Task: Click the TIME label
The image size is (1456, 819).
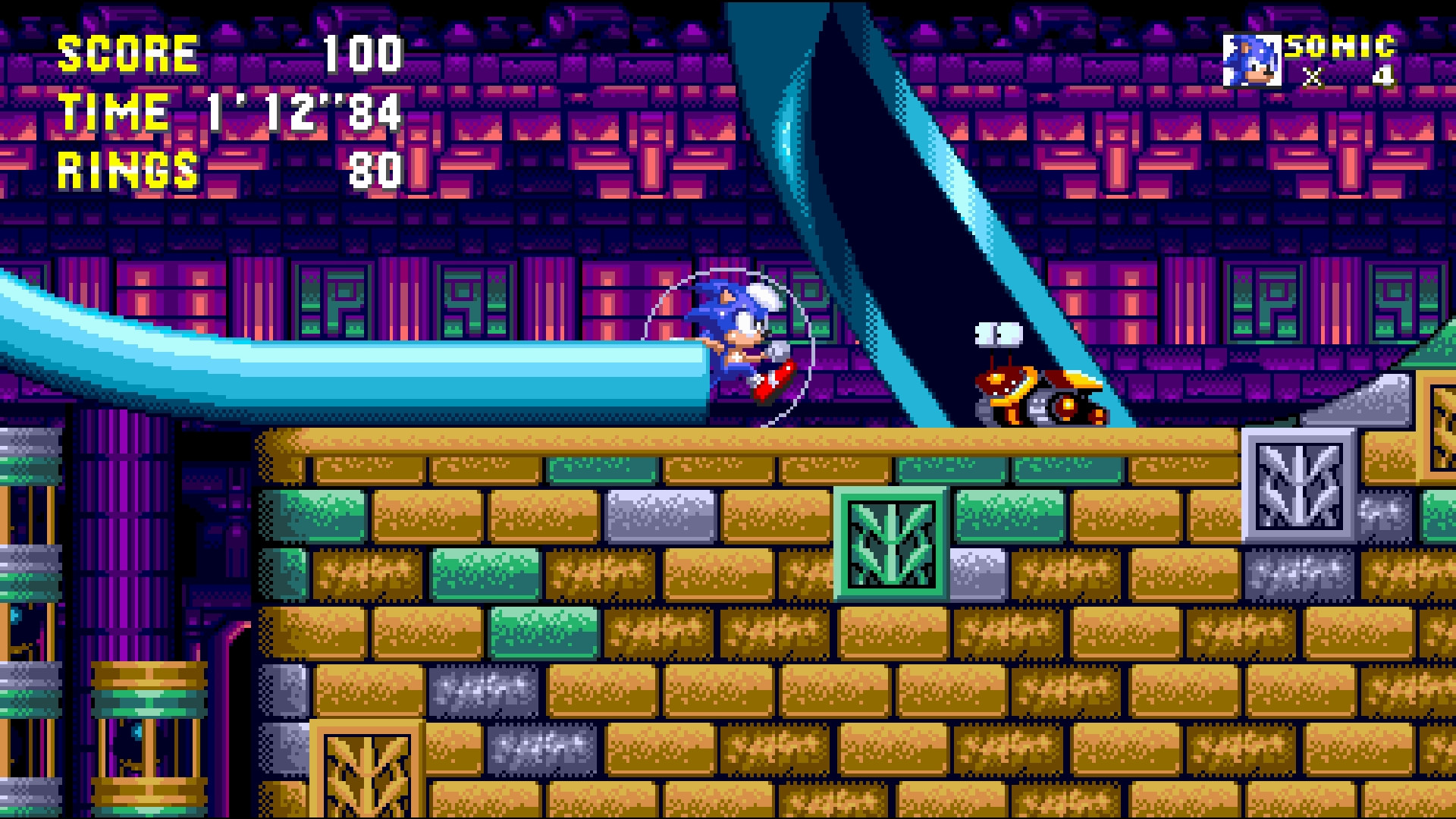Action: (x=112, y=112)
